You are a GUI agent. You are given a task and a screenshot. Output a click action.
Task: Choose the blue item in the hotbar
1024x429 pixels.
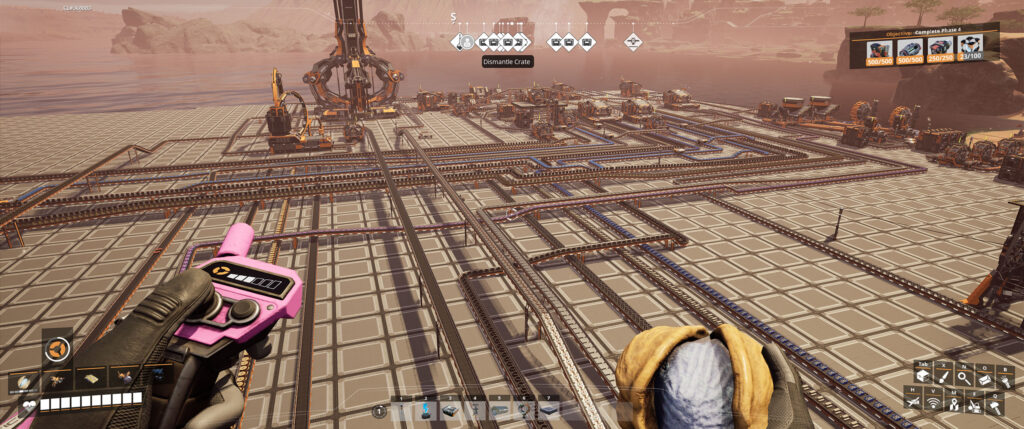(426, 409)
